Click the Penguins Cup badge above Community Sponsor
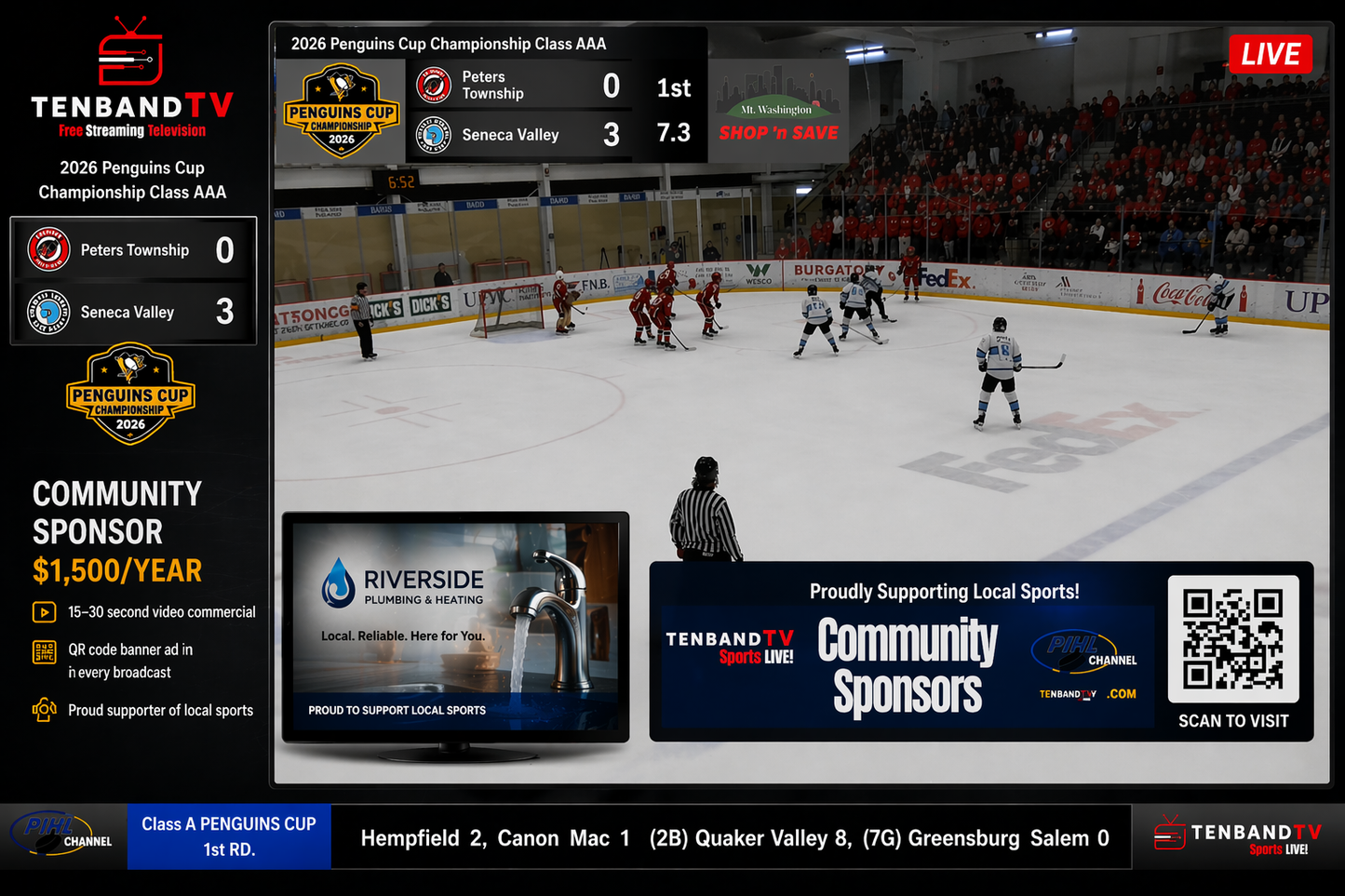The width and height of the screenshot is (1345, 896). coord(130,395)
